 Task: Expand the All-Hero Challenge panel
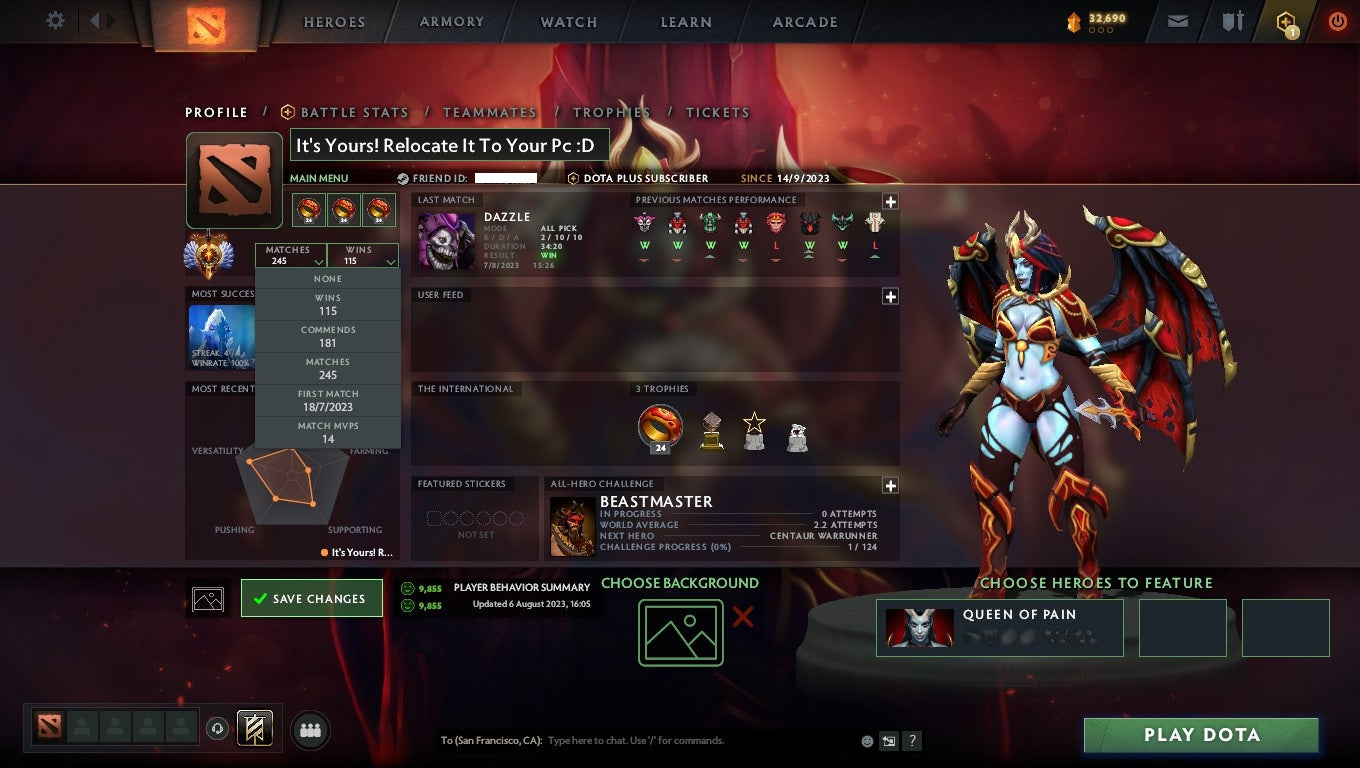pos(889,485)
